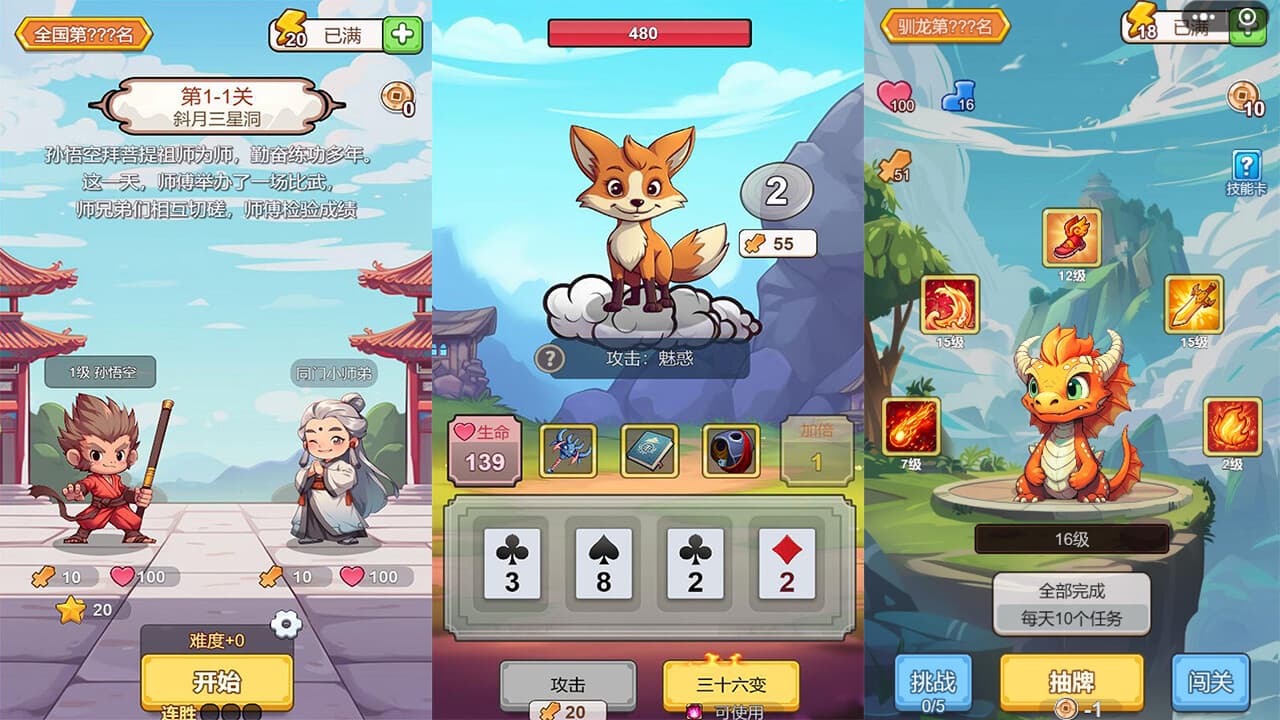Attack the fox with the 攻击 button
This screenshot has width=1280, height=720.
[567, 685]
